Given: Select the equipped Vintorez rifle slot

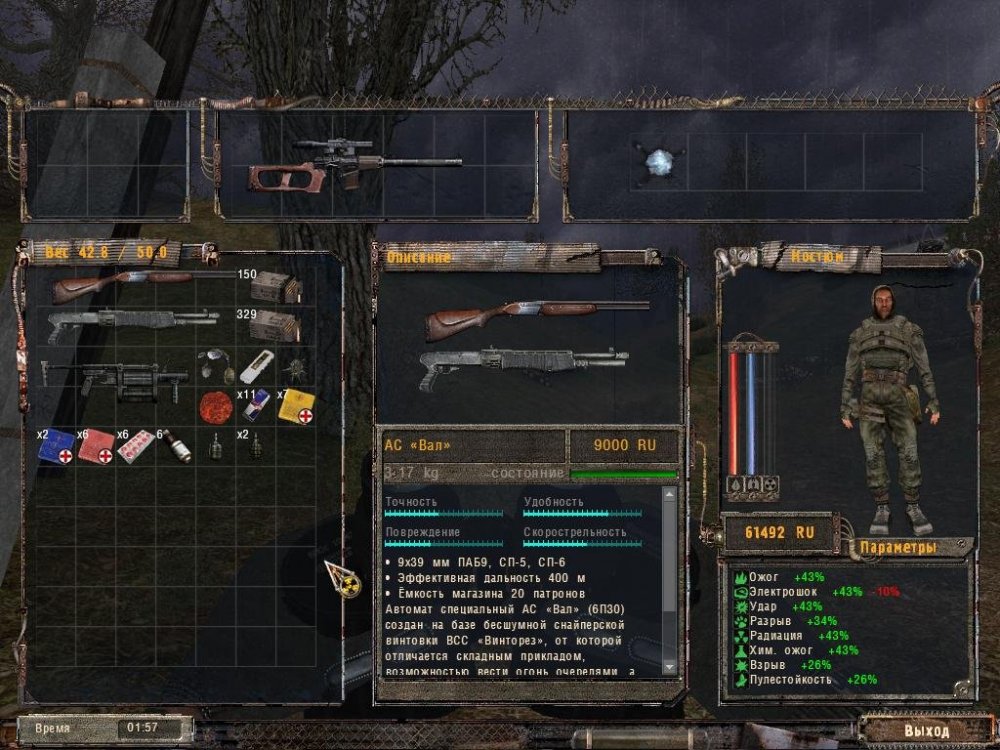Looking at the screenshot, I should (x=340, y=165).
